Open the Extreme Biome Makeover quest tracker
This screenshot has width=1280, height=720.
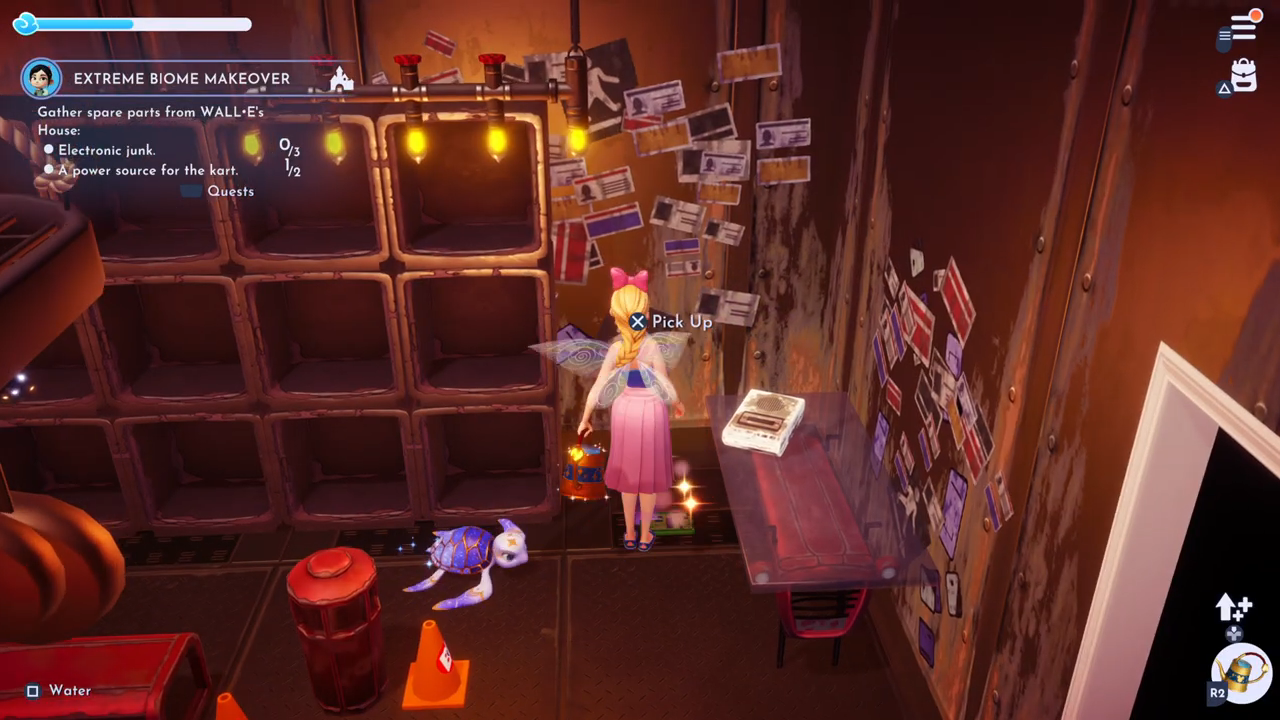182,79
